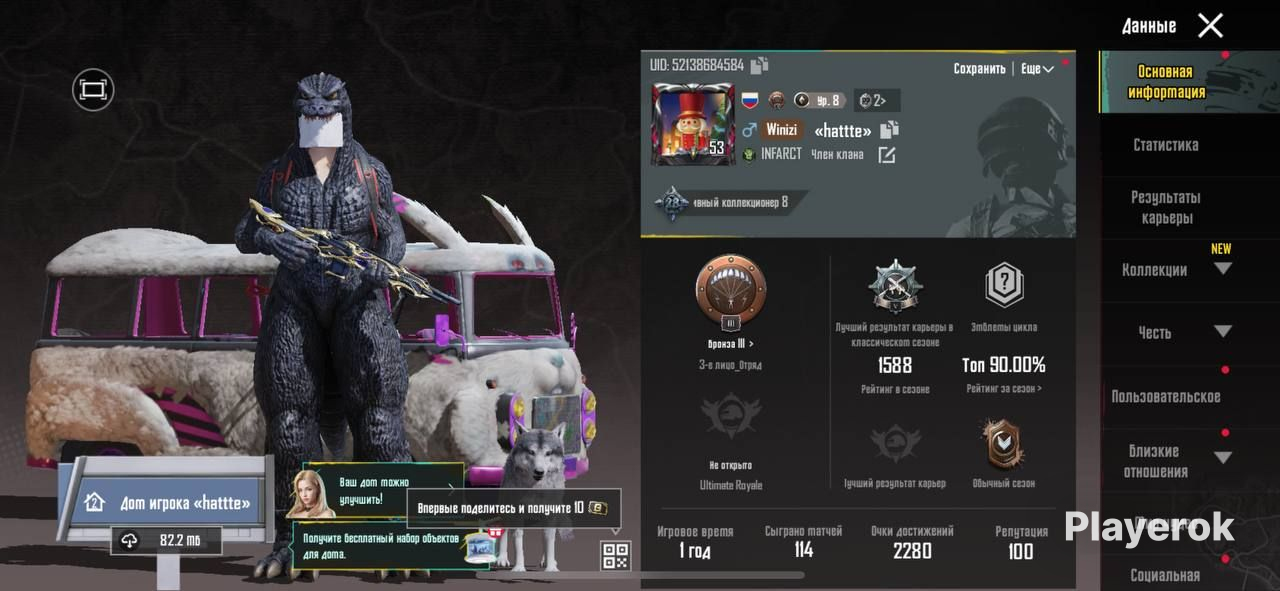Open the QR code icon
1280x591 pixels.
[x=615, y=555]
